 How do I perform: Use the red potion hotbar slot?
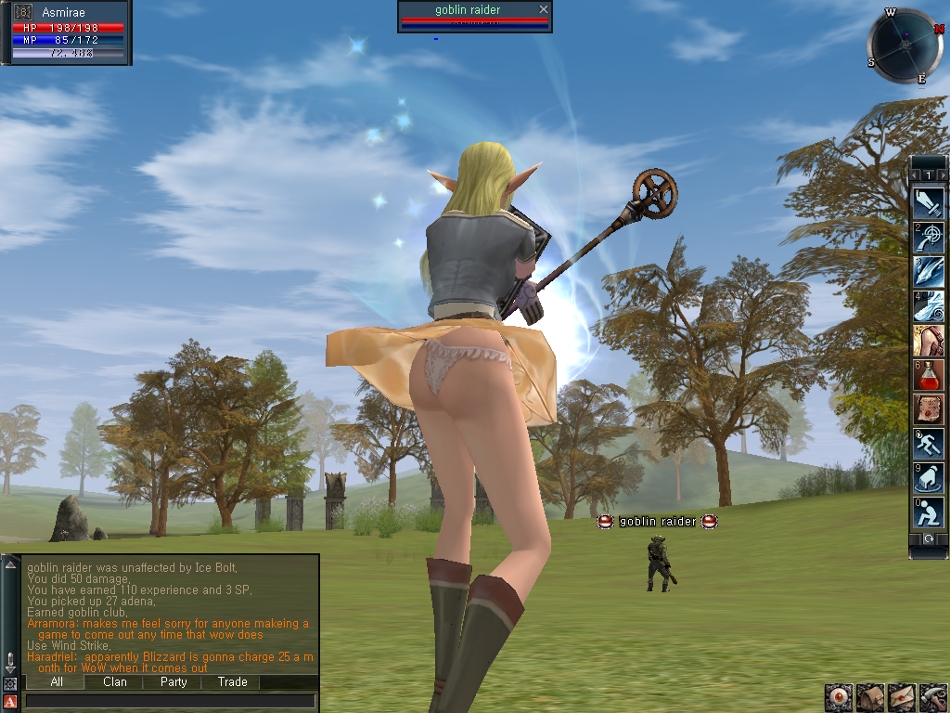(929, 375)
